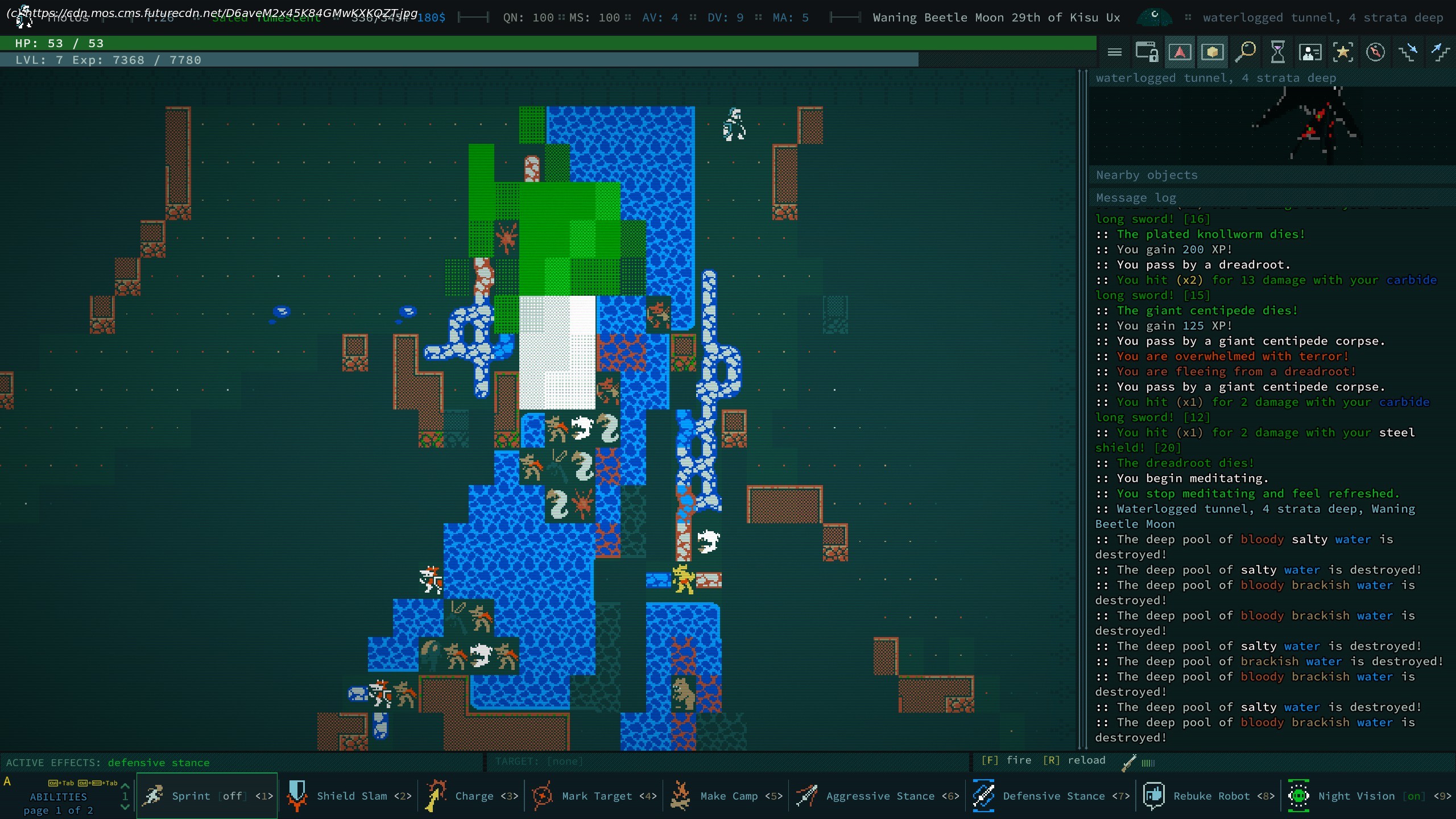Use the Shield Slam ability

click(349, 796)
